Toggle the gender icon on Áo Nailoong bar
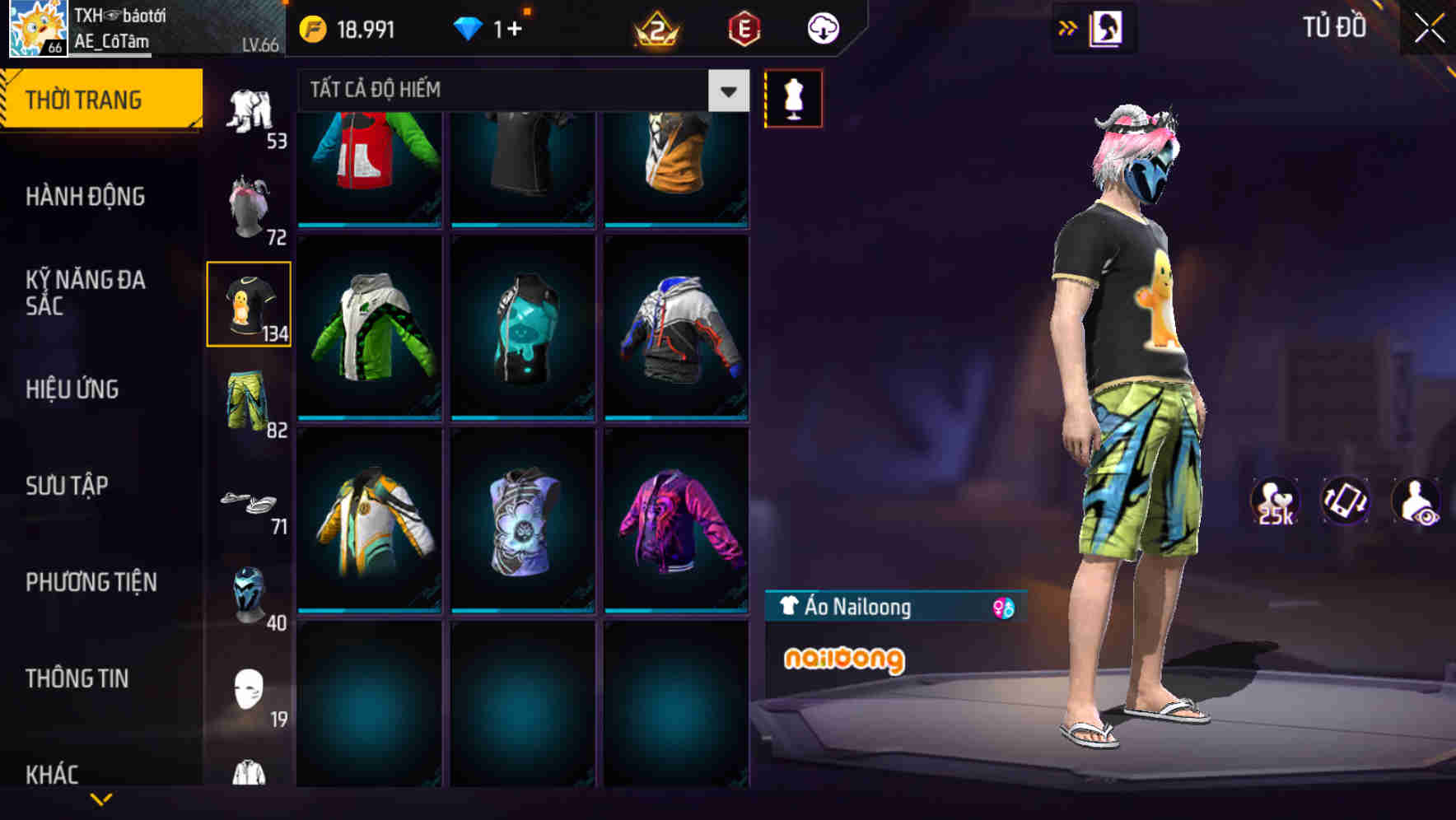 [x=999, y=607]
